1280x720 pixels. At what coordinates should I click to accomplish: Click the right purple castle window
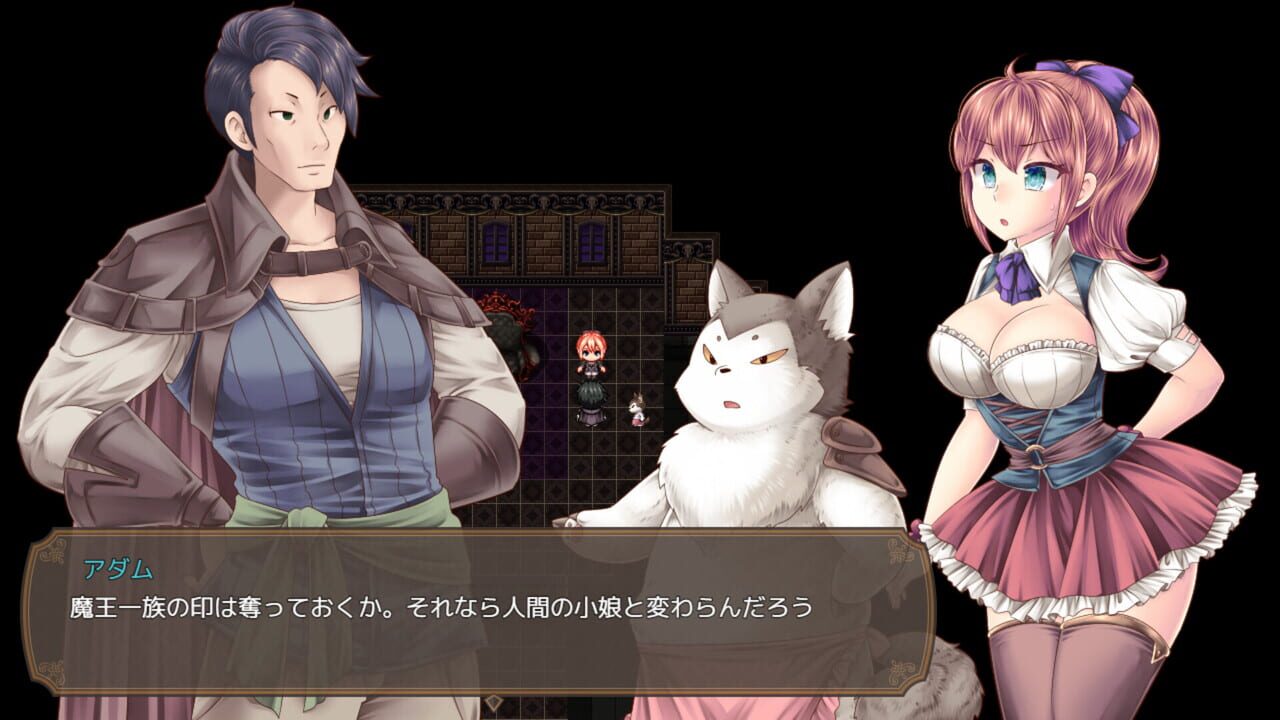[x=592, y=245]
